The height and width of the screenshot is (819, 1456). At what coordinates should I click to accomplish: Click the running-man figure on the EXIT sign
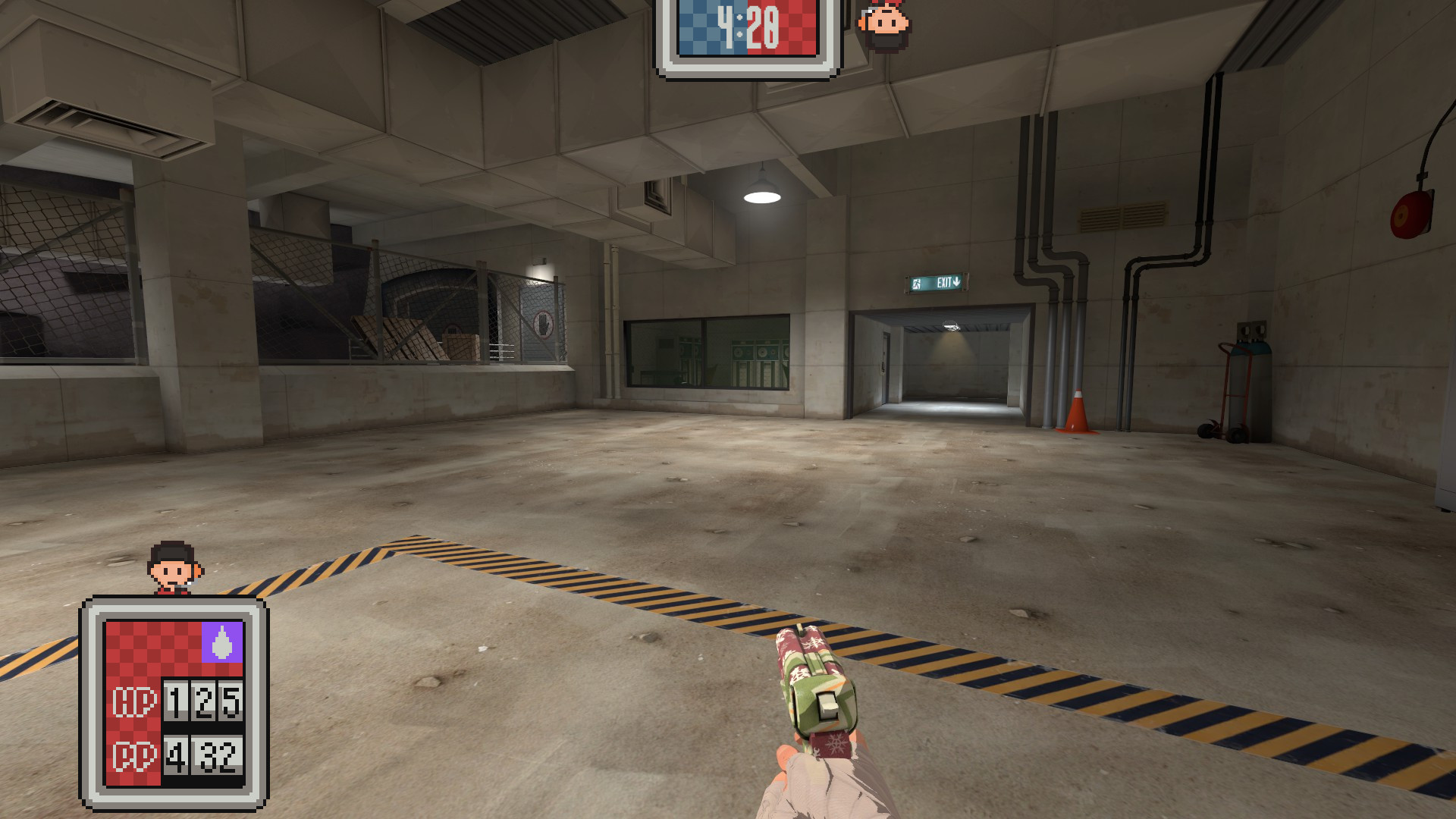[x=916, y=282]
